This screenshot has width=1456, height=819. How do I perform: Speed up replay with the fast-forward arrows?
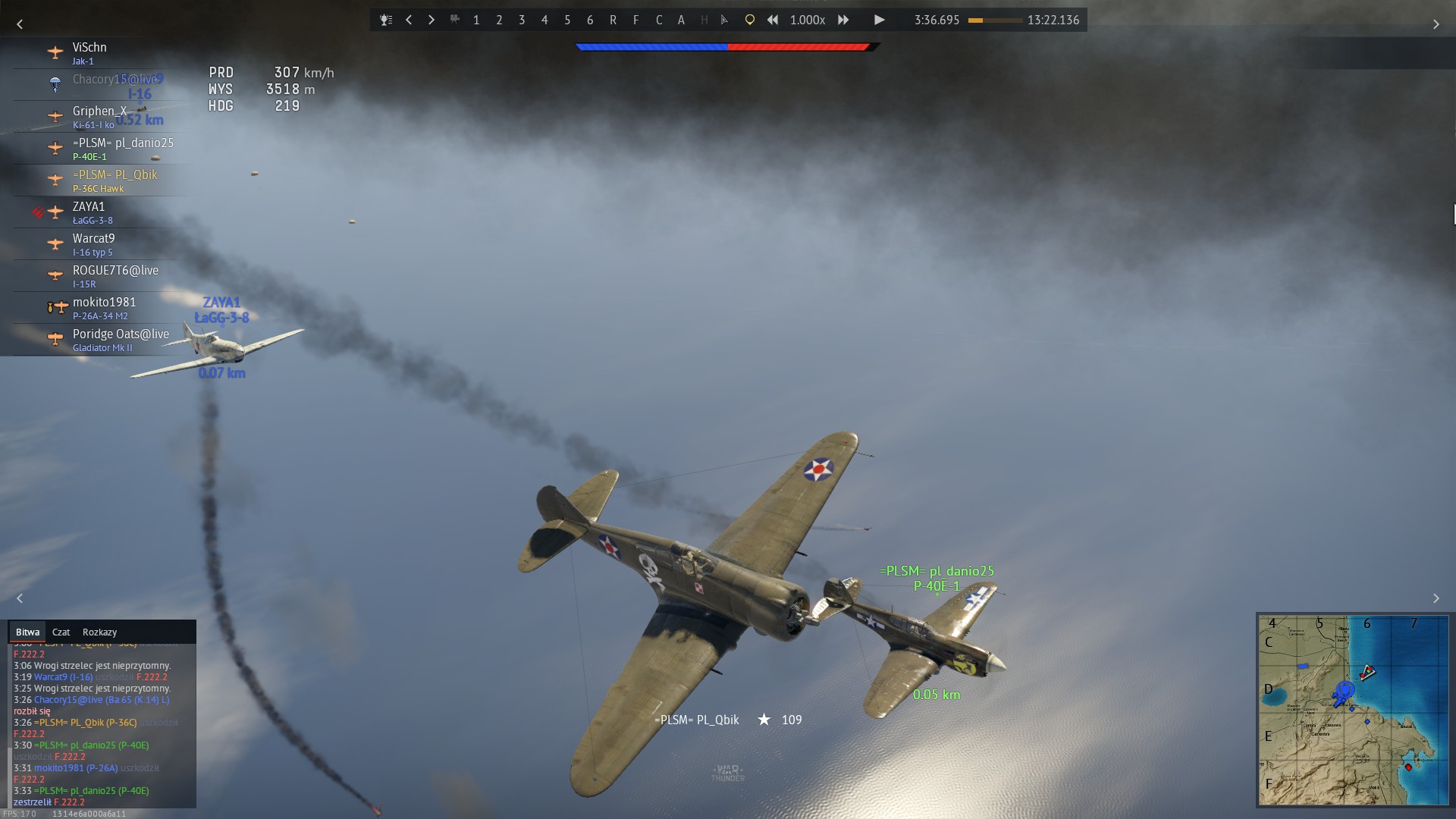(843, 20)
